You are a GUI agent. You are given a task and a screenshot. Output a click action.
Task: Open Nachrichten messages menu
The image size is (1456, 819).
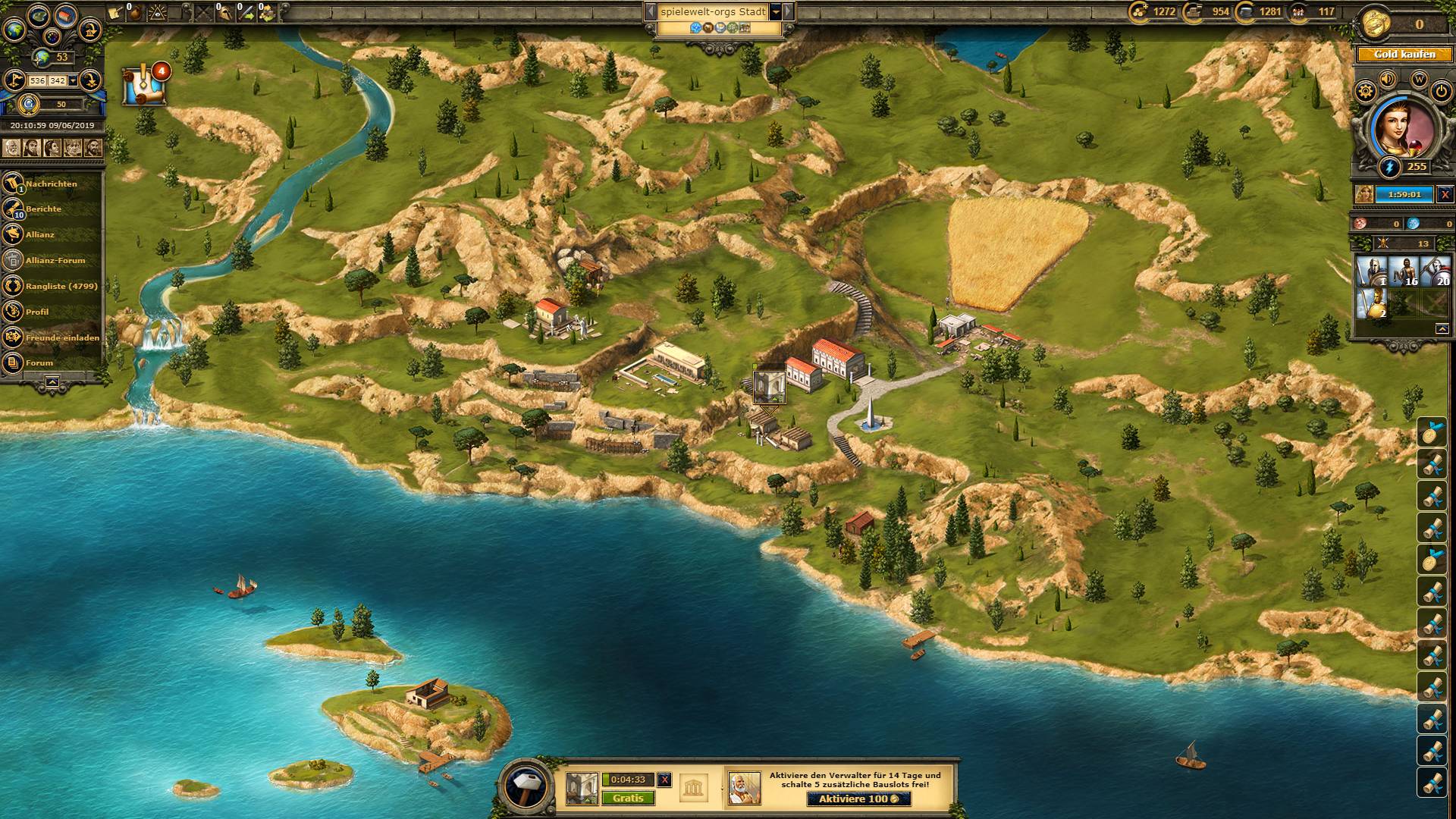pos(51,184)
